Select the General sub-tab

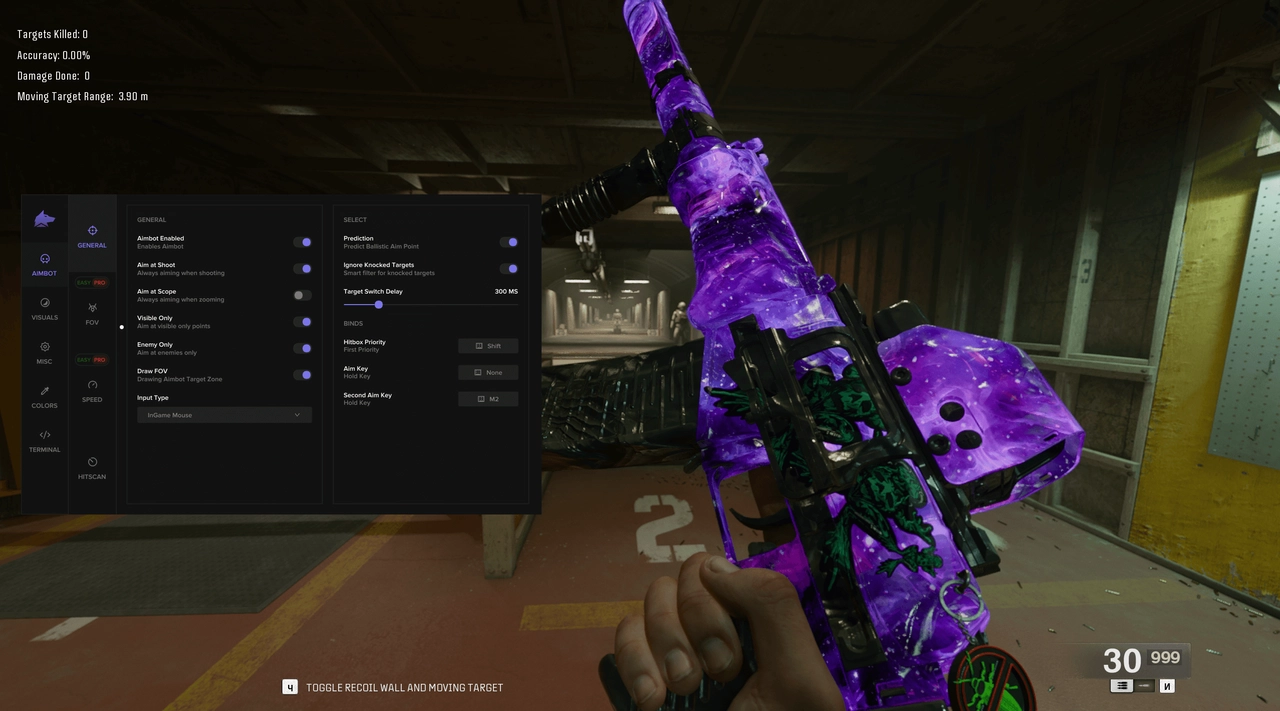(x=92, y=236)
